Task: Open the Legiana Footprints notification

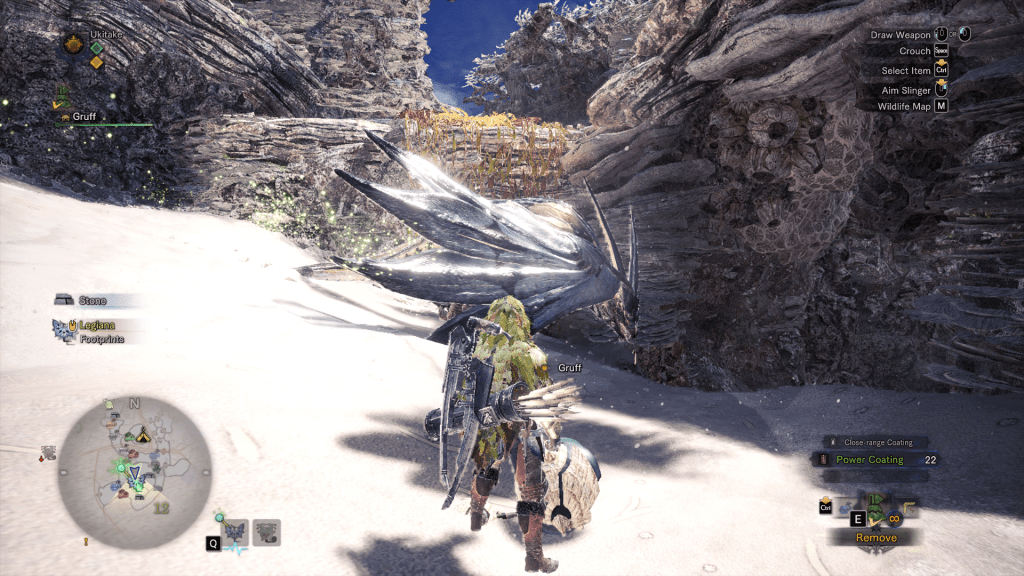Action: pyautogui.click(x=94, y=331)
